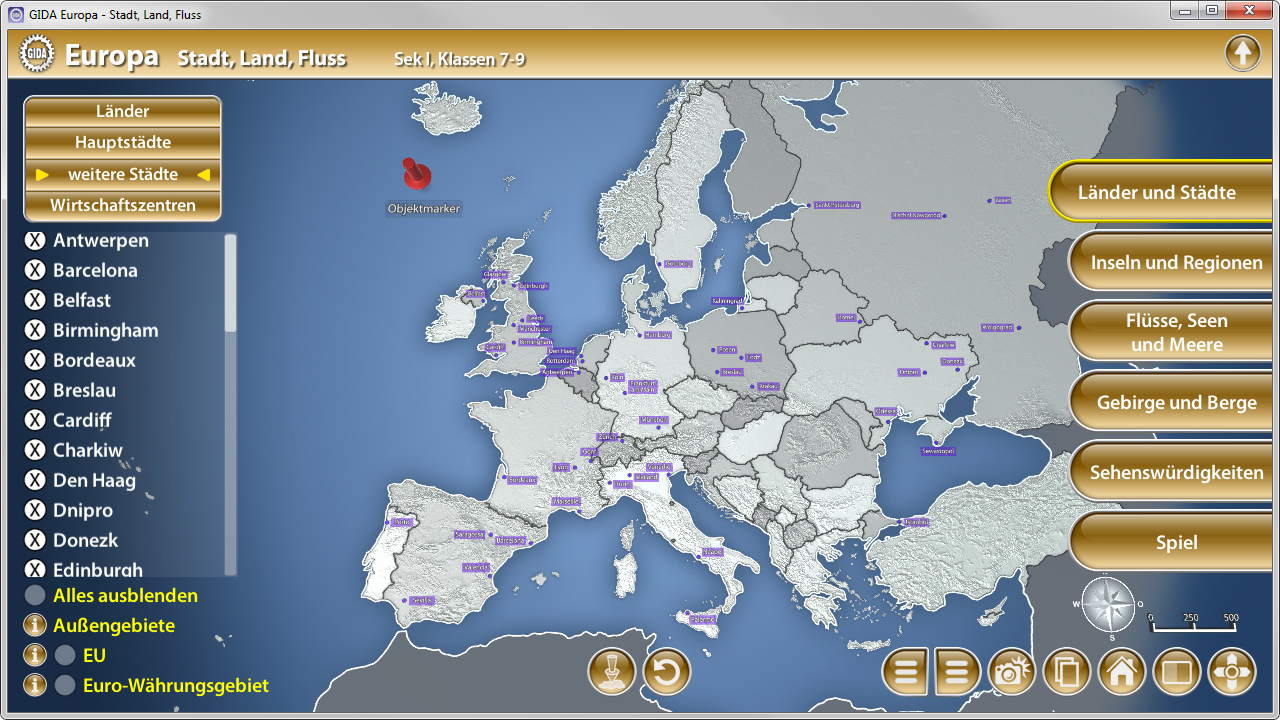This screenshot has width=1280, height=720.
Task: Hide Barcelona via its X marker
Action: point(33,270)
